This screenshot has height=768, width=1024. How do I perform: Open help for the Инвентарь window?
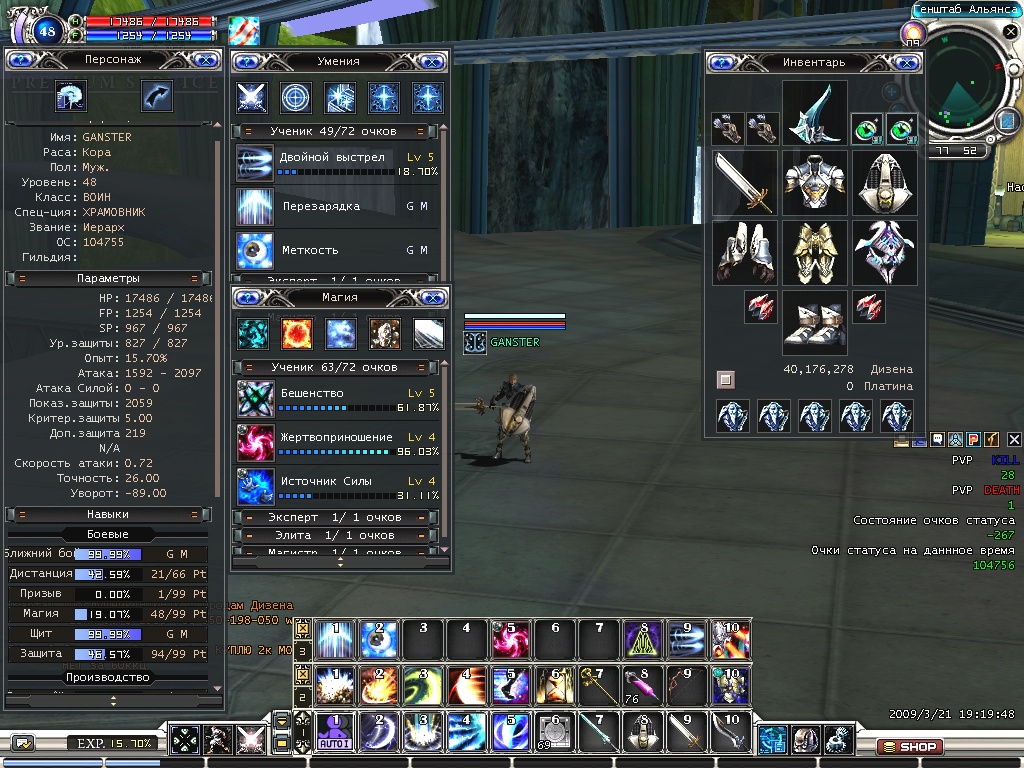click(722, 62)
